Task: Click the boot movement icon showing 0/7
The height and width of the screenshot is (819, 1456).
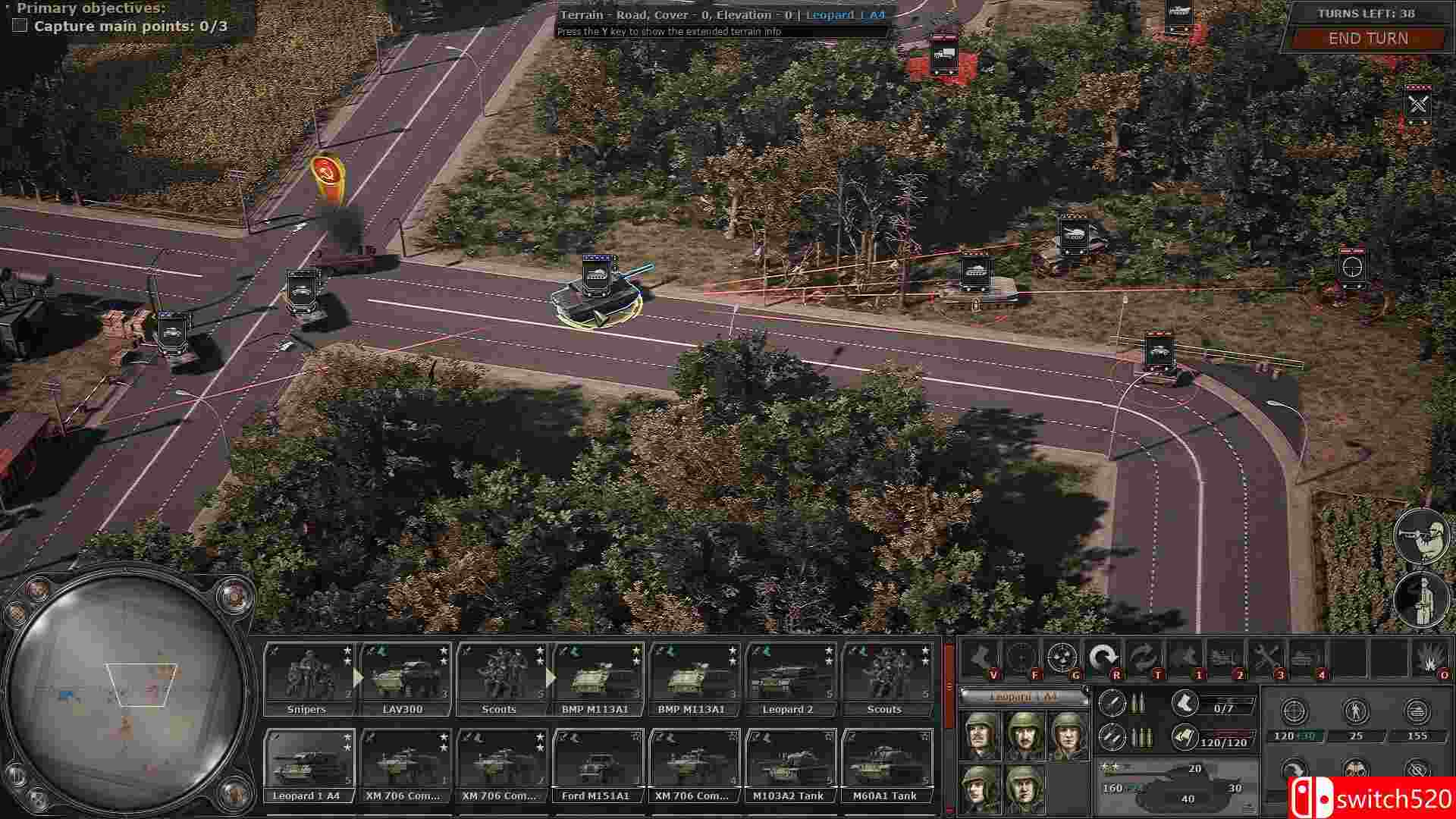Action: click(1185, 704)
